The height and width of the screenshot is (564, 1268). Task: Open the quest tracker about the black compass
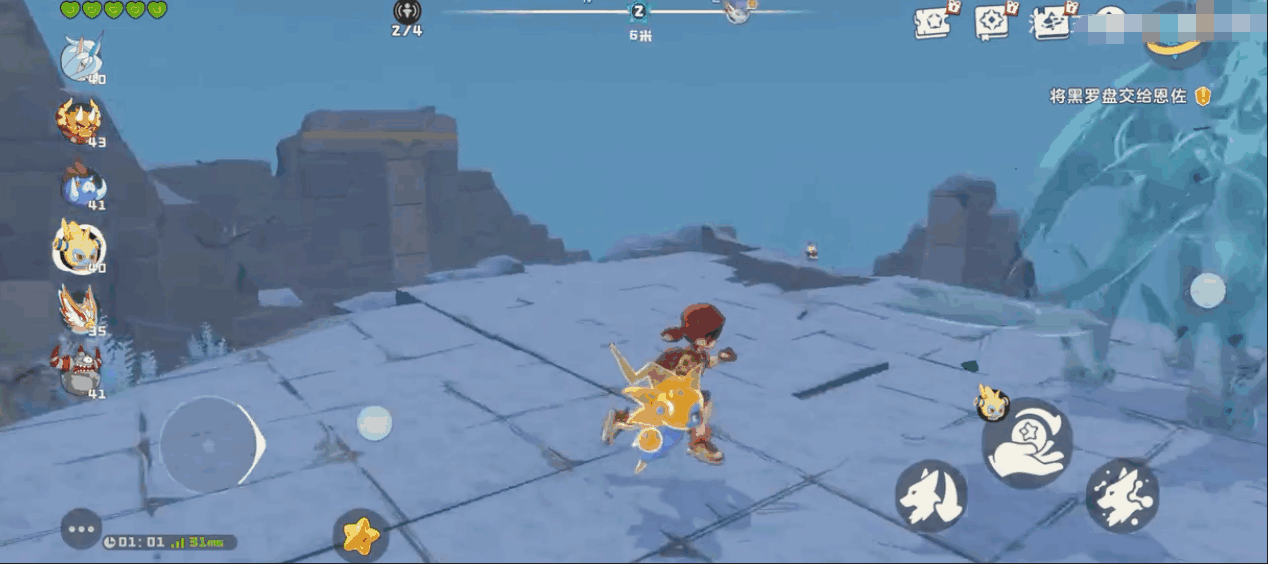coord(1117,97)
